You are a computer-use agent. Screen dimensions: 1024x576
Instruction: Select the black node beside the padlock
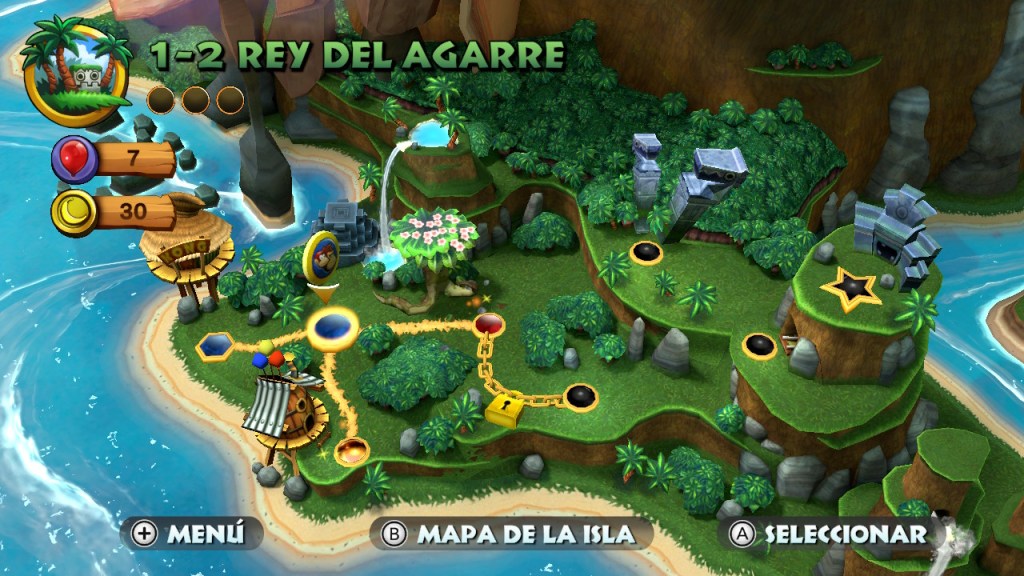(580, 396)
